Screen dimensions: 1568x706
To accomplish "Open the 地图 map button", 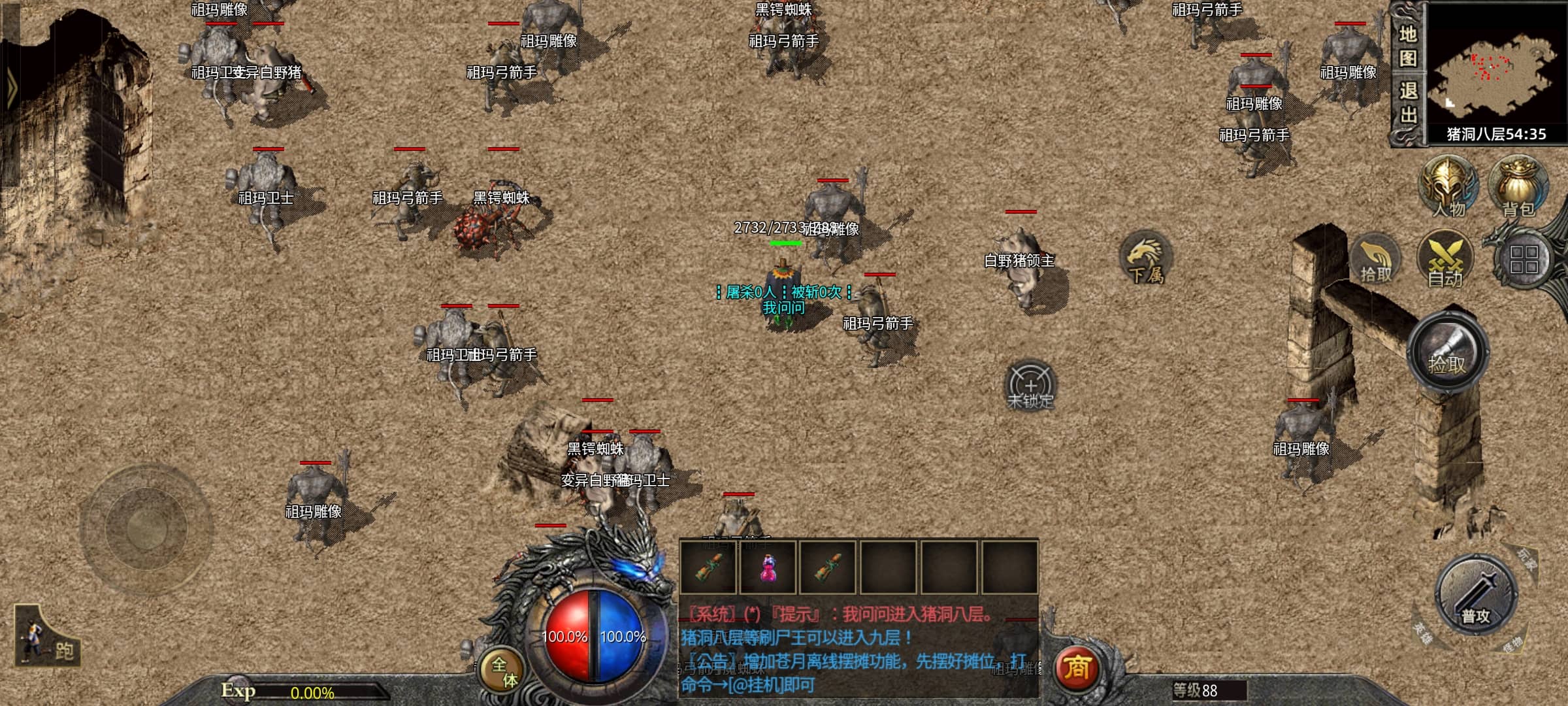I will point(1407,46).
